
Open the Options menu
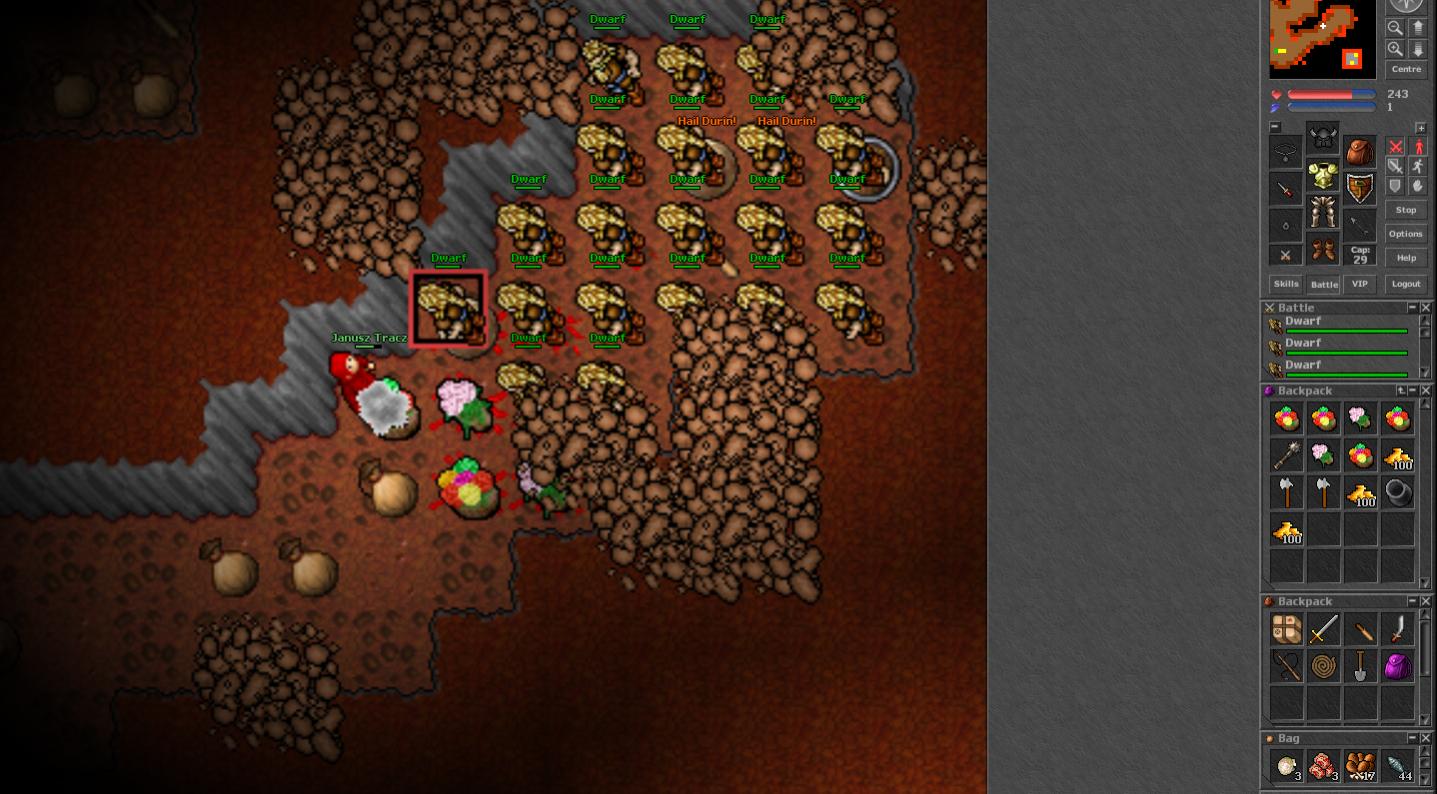tap(1405, 234)
